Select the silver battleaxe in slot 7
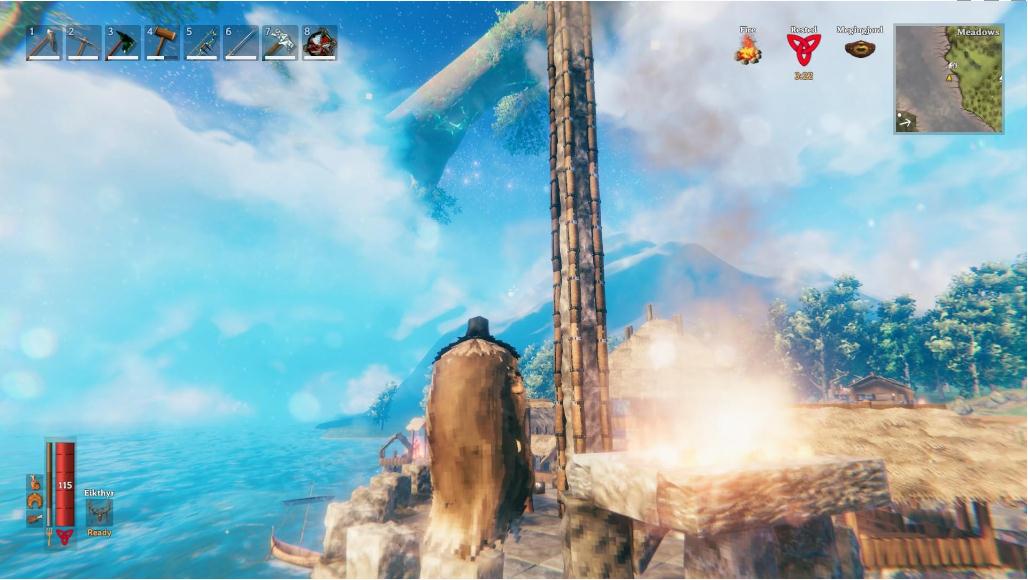This screenshot has width=1028, height=580. [280, 43]
